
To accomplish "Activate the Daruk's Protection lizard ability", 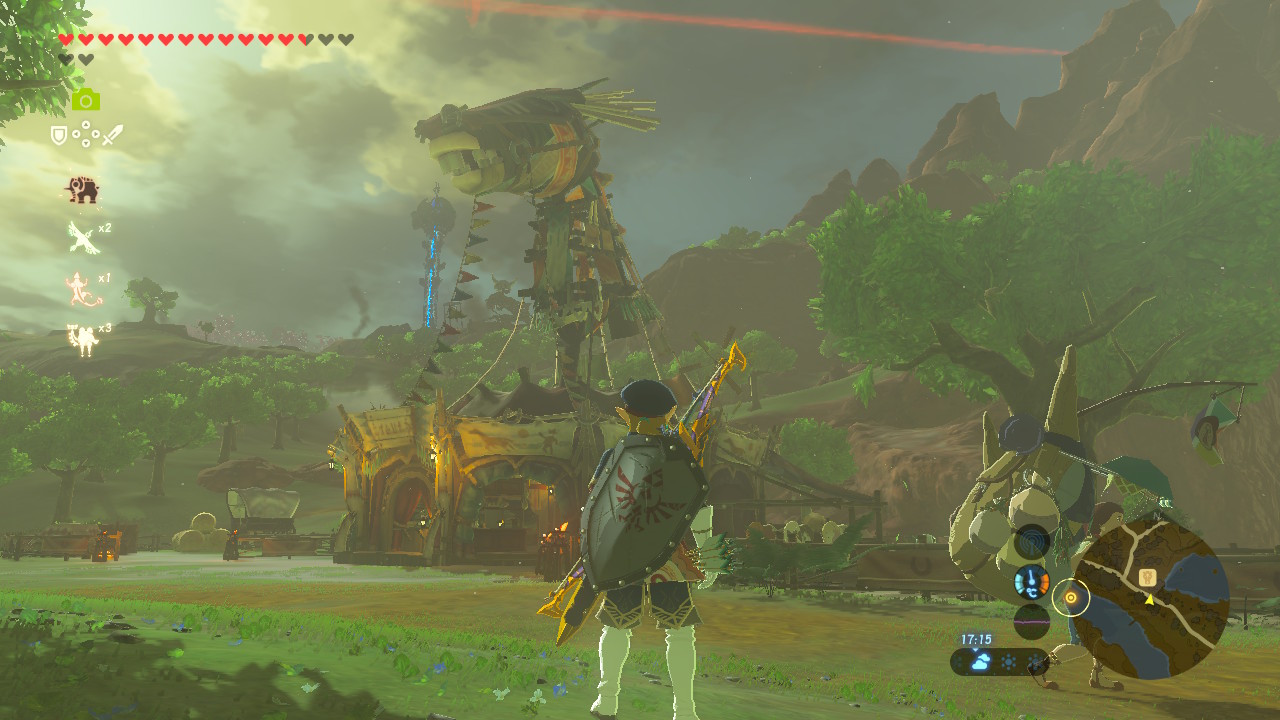I will [x=81, y=289].
